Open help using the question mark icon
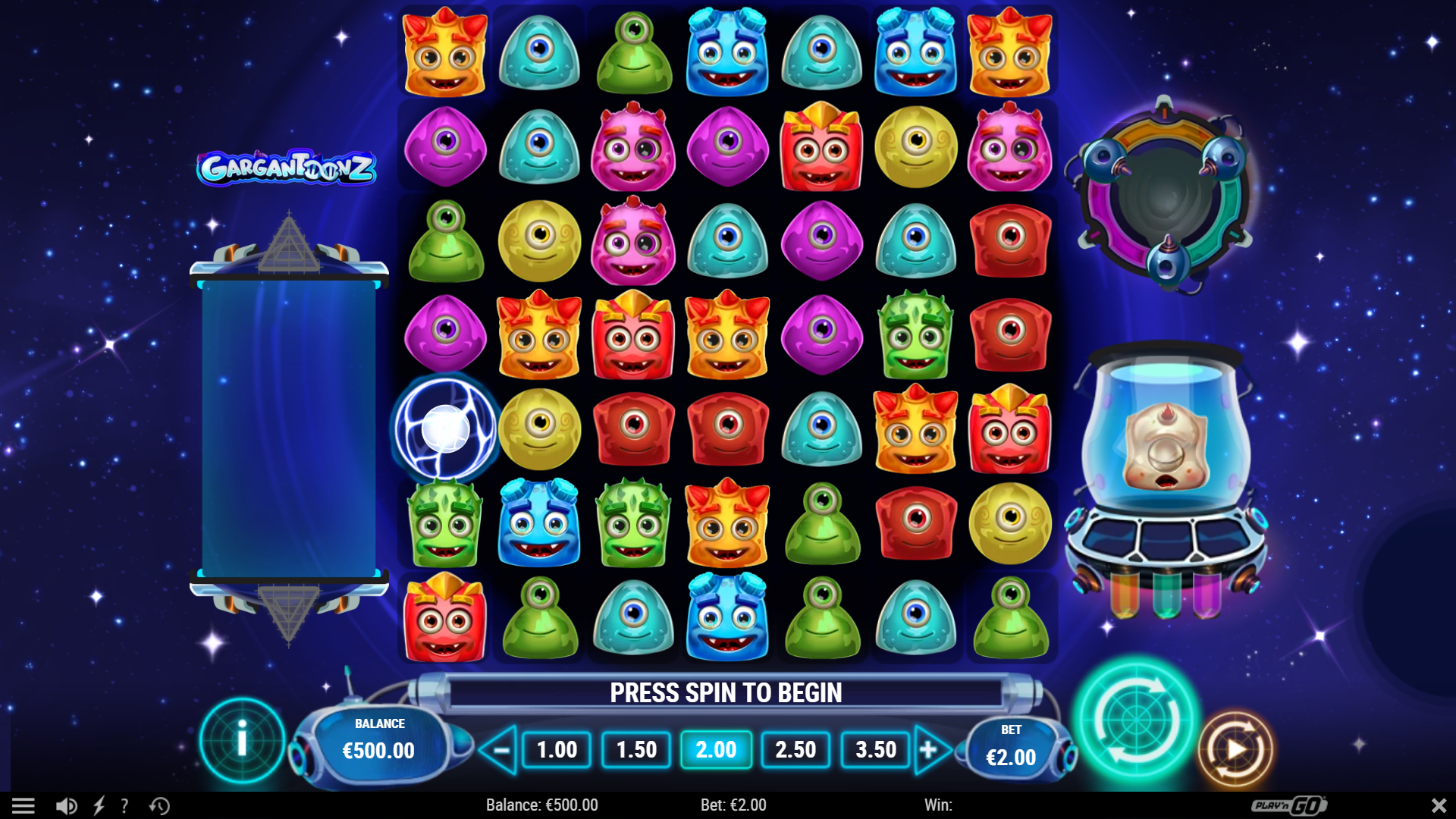The height and width of the screenshot is (819, 1456). 124,805
